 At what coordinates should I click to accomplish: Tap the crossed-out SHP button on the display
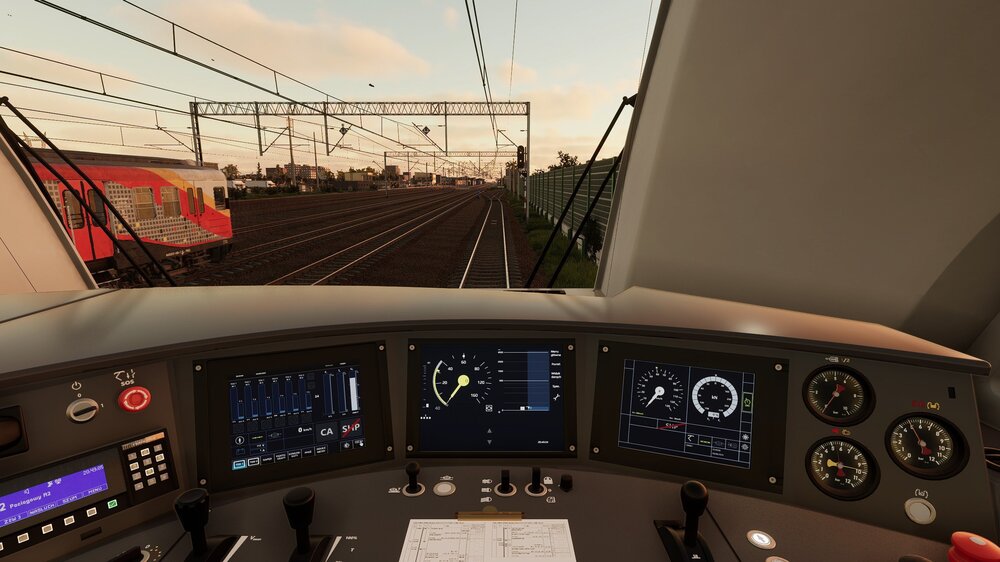(x=351, y=429)
